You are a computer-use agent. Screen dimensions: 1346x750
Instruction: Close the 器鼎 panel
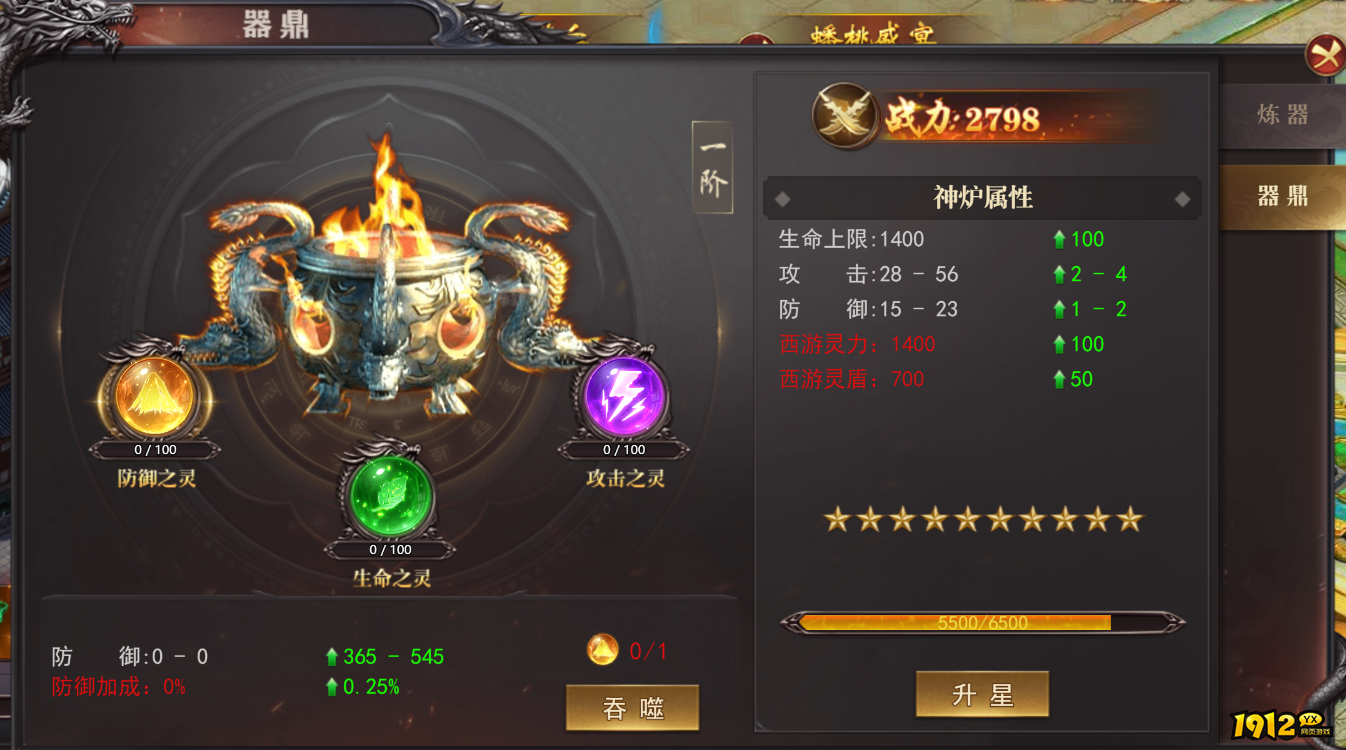click(x=1325, y=56)
